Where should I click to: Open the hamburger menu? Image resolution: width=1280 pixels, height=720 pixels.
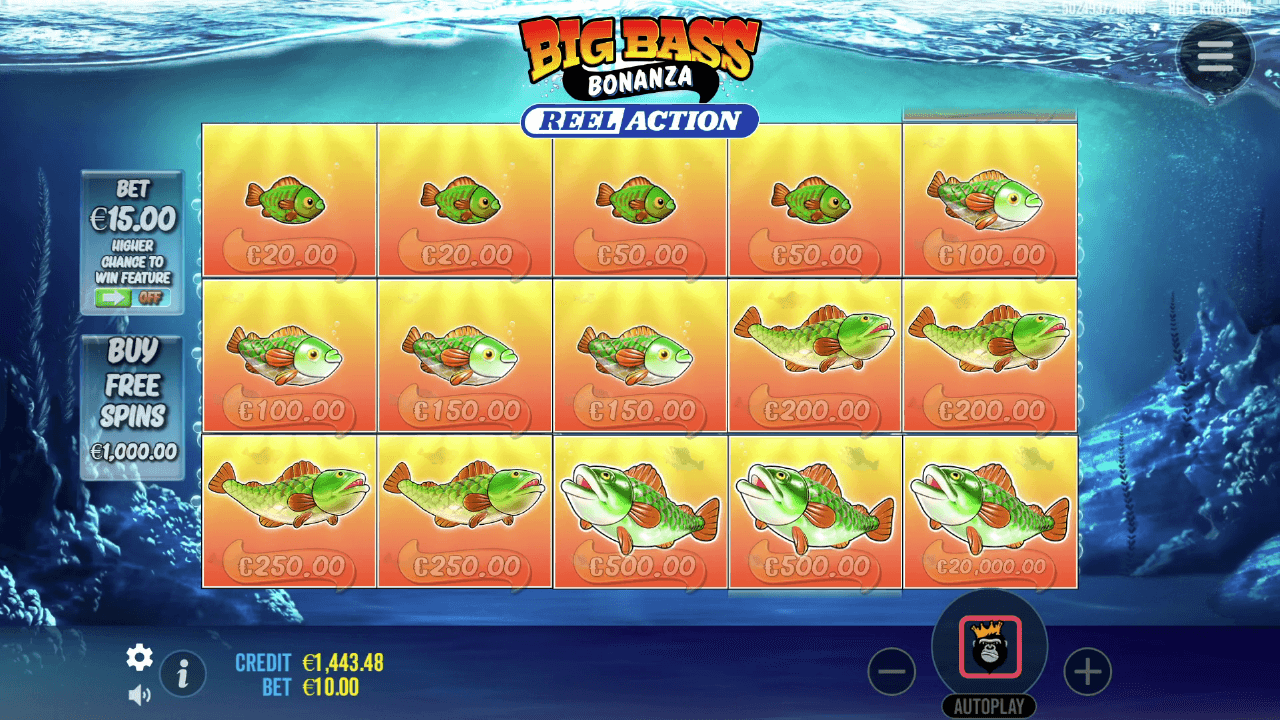point(1215,56)
